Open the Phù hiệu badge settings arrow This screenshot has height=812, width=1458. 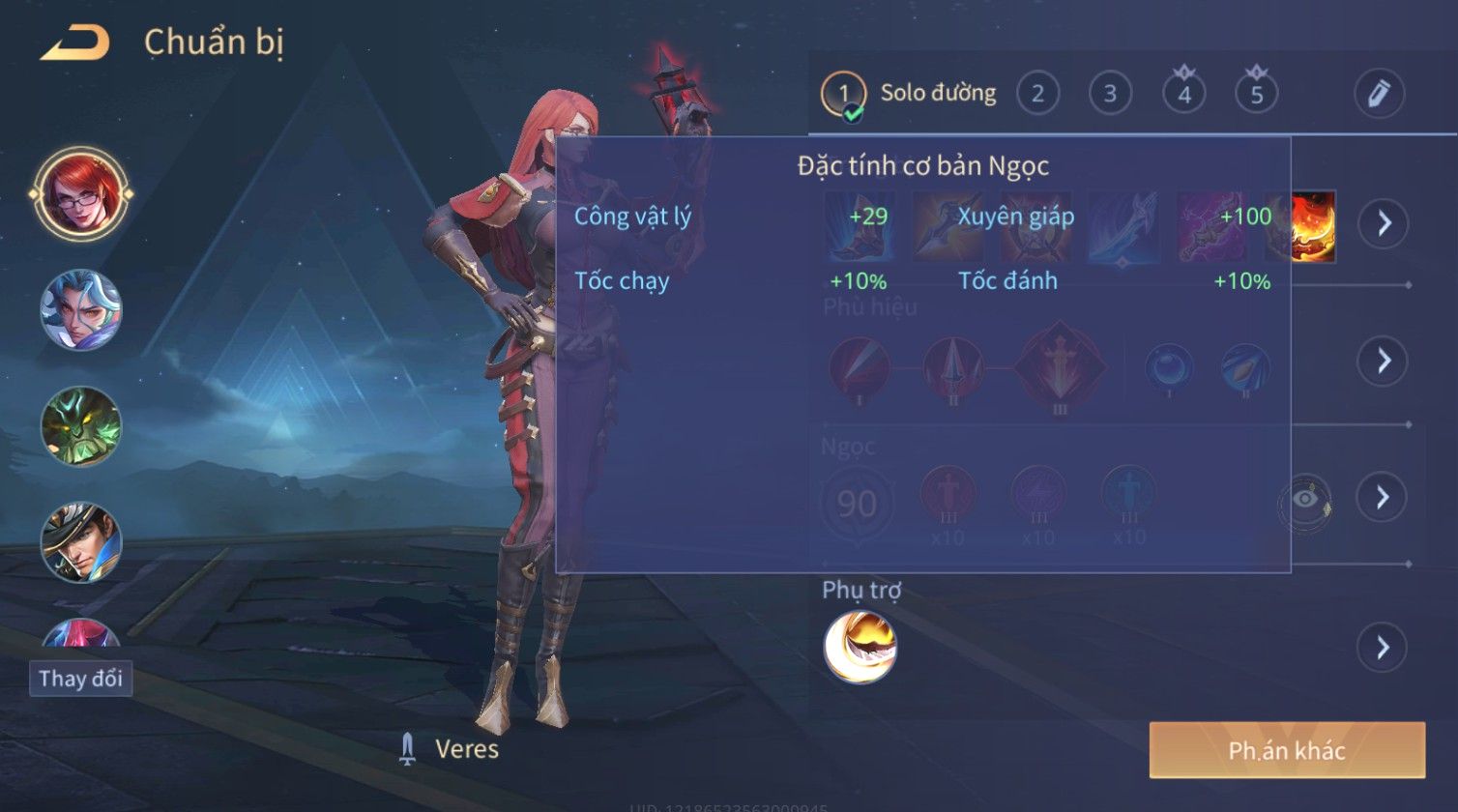pyautogui.click(x=1384, y=362)
